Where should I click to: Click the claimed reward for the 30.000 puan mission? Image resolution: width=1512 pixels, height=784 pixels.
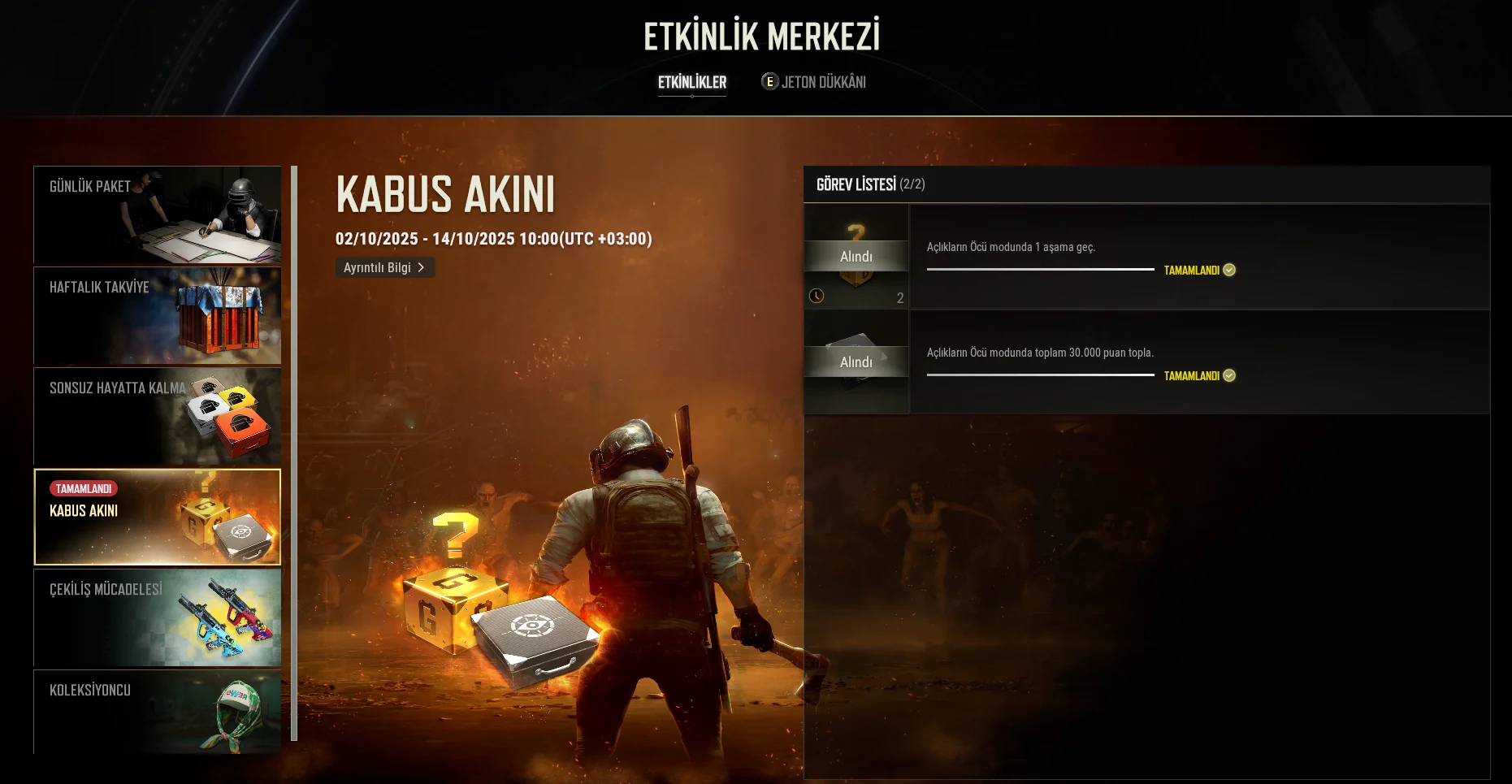(x=856, y=362)
